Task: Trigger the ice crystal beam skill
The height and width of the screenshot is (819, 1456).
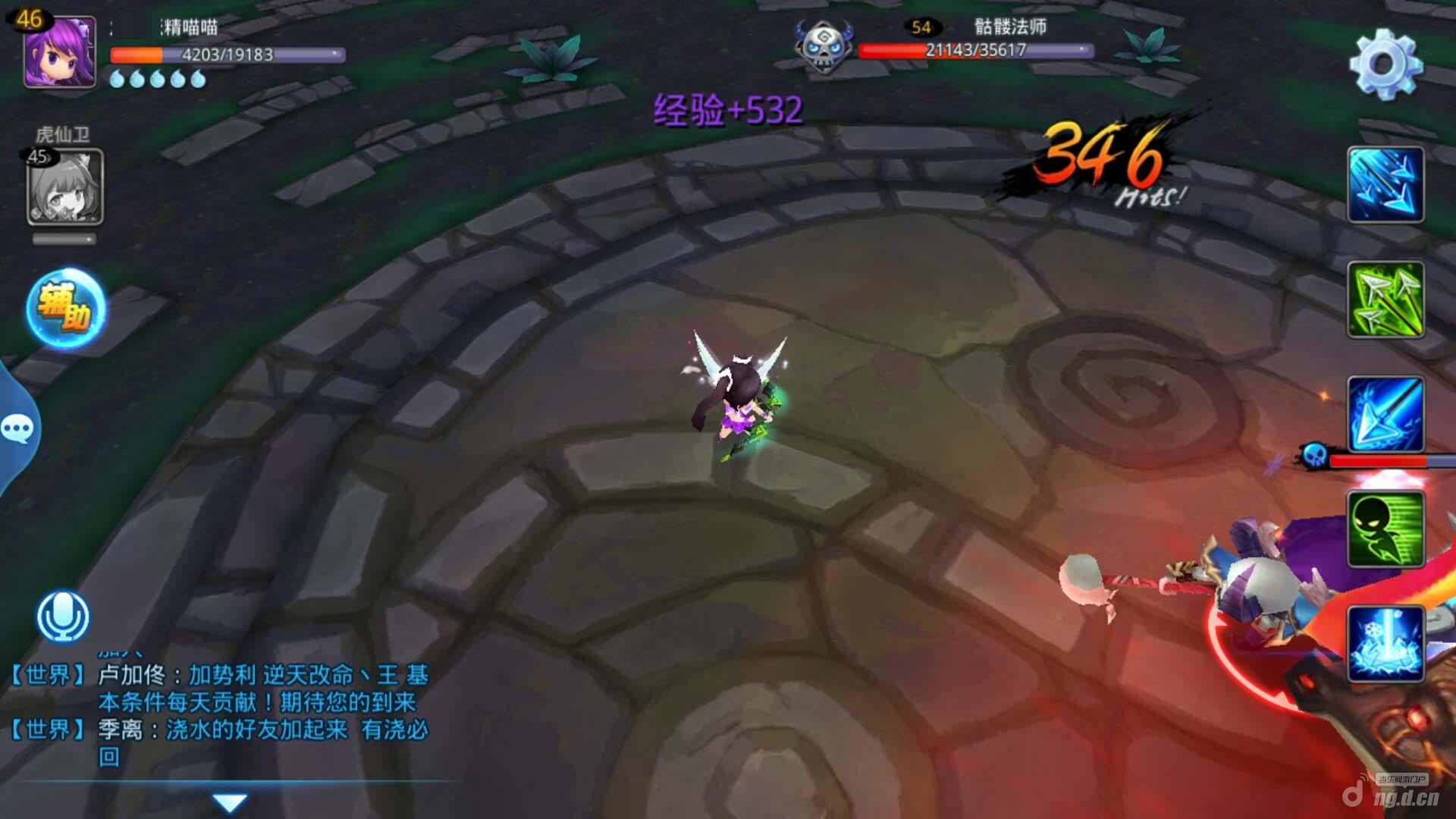Action: coord(1385,643)
